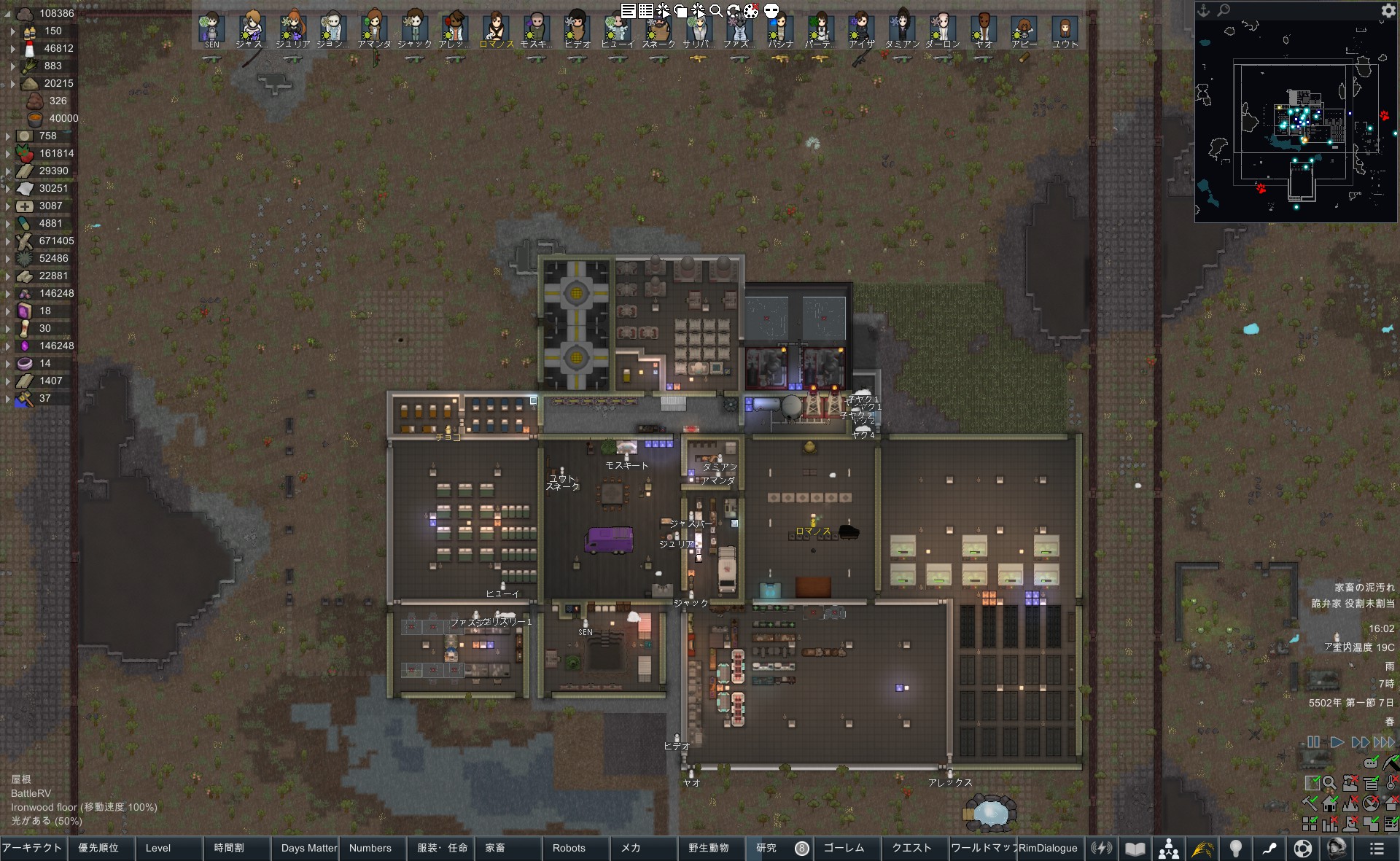Select colonist ユウト portrait
This screenshot has width=1400, height=861.
click(x=1065, y=28)
